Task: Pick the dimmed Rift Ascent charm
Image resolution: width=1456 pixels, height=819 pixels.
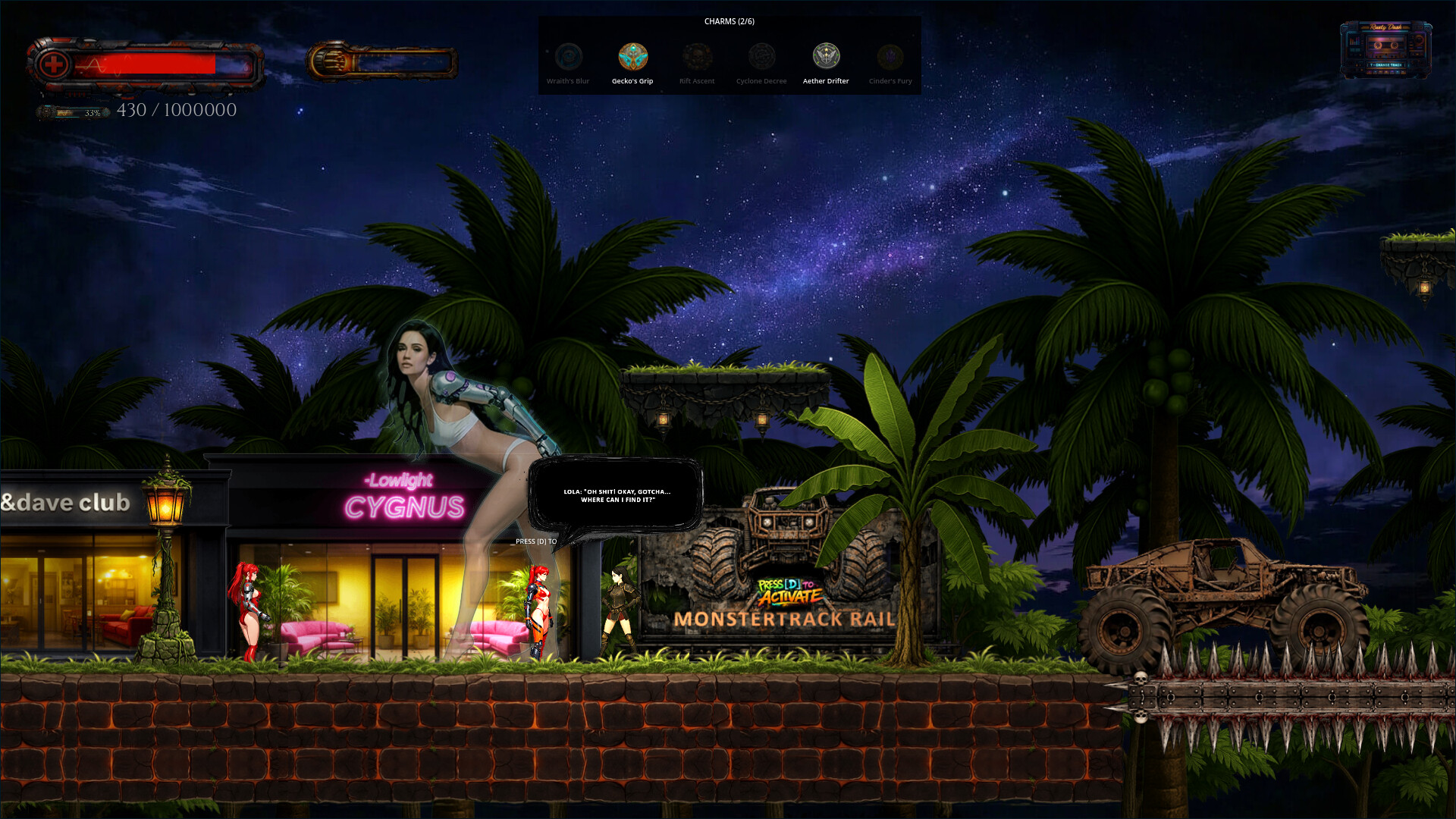Action: click(697, 57)
